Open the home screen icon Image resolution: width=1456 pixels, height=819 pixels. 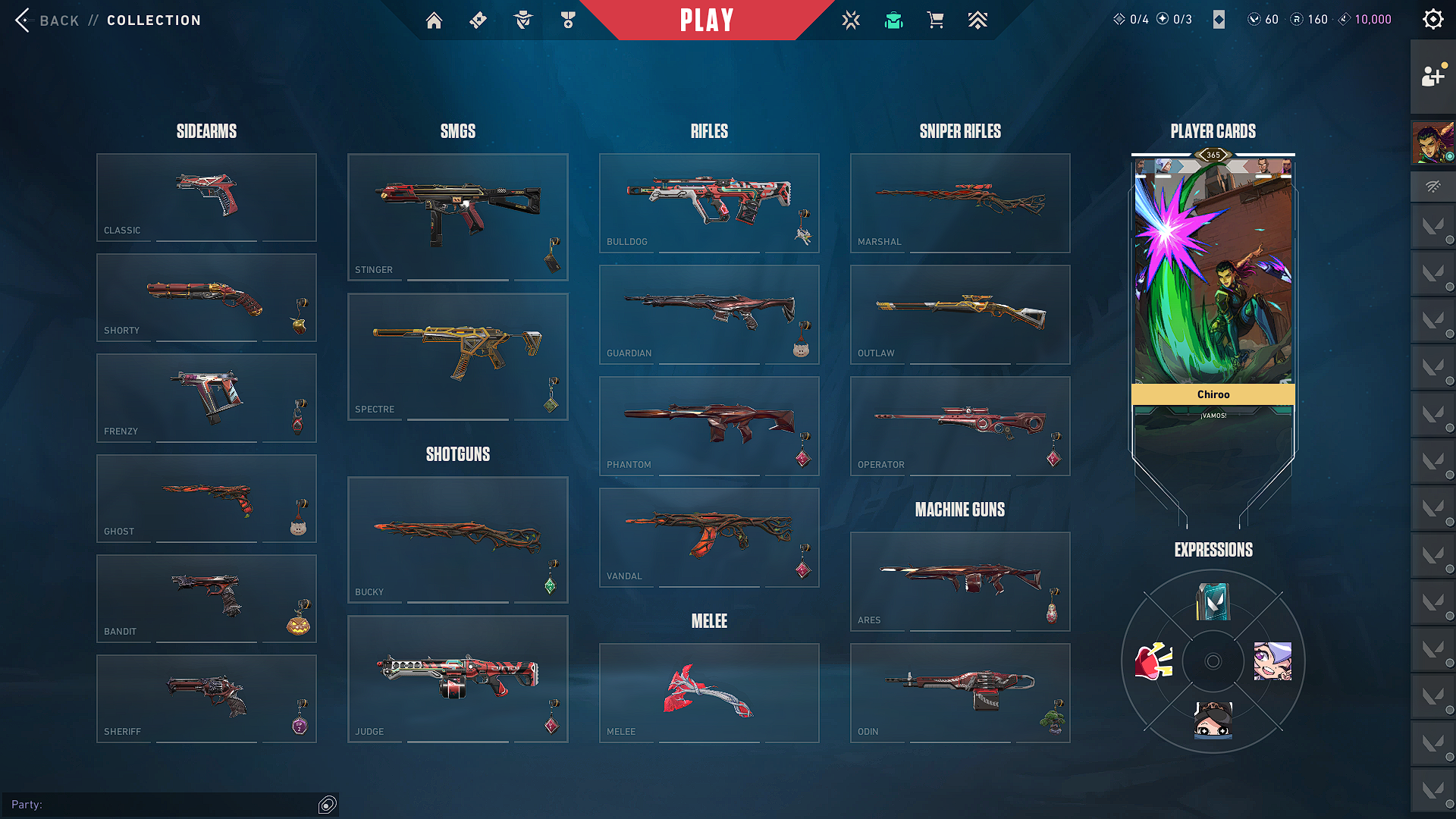pyautogui.click(x=434, y=20)
